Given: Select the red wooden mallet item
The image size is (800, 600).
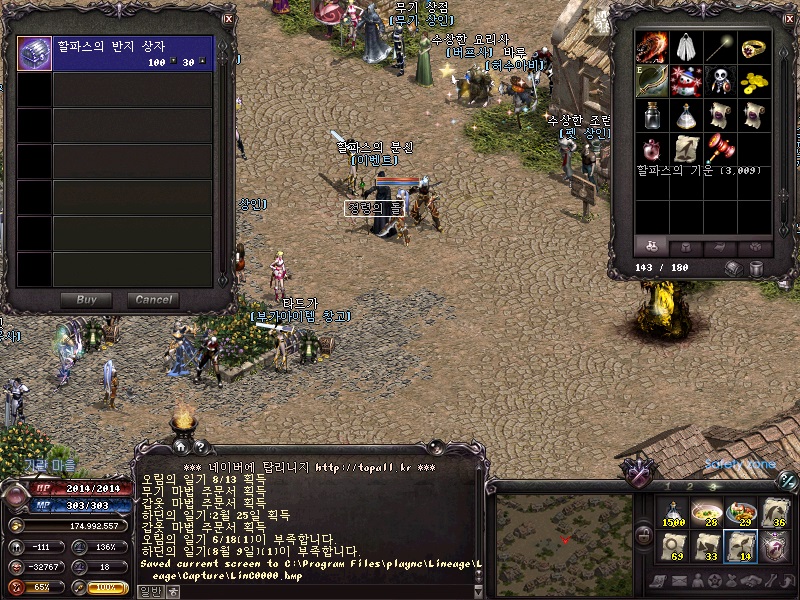Looking at the screenshot, I should [x=719, y=148].
